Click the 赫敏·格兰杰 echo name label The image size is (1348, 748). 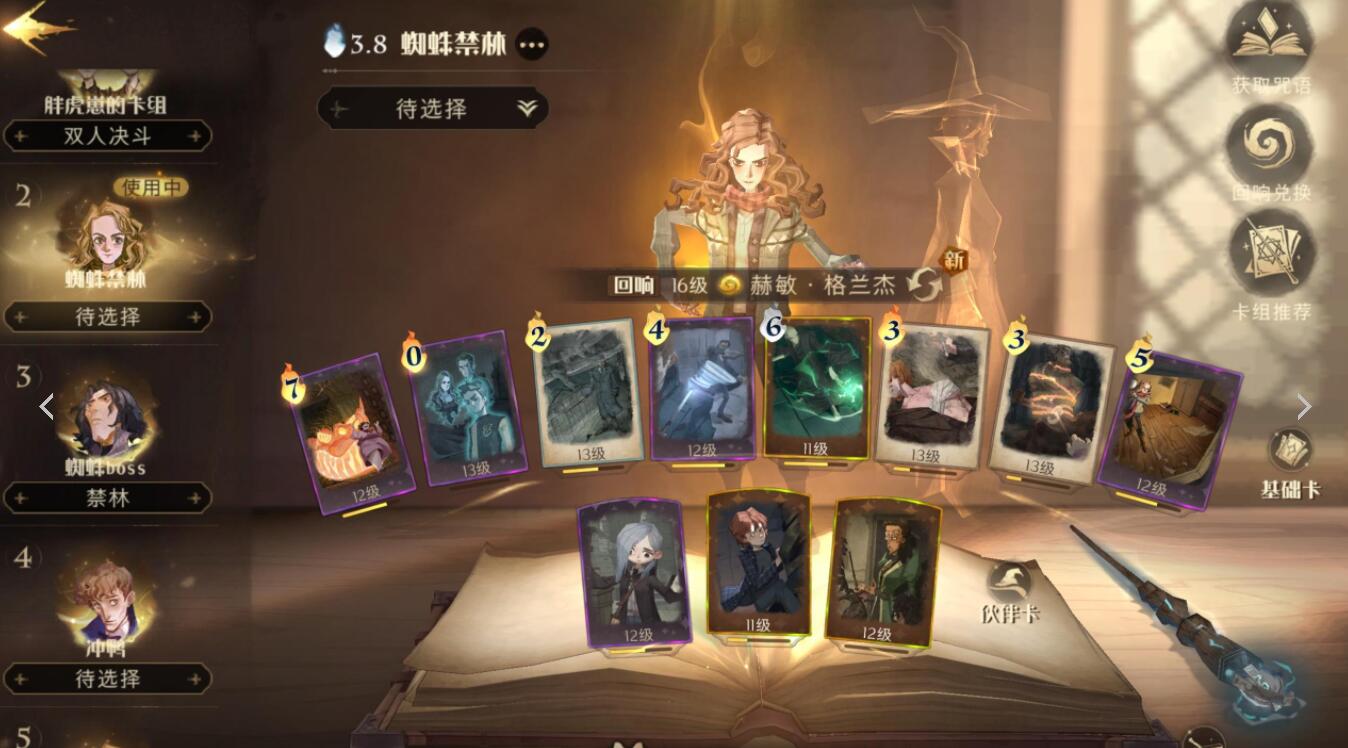[x=825, y=285]
